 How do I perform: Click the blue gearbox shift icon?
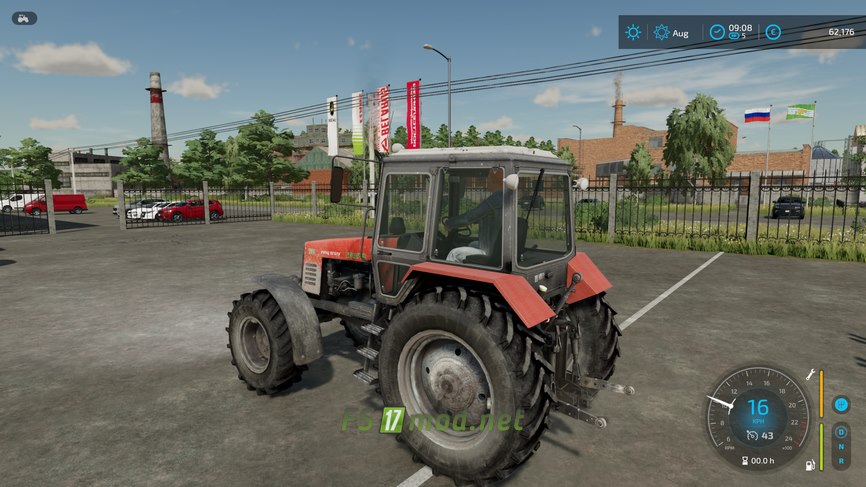(x=841, y=404)
